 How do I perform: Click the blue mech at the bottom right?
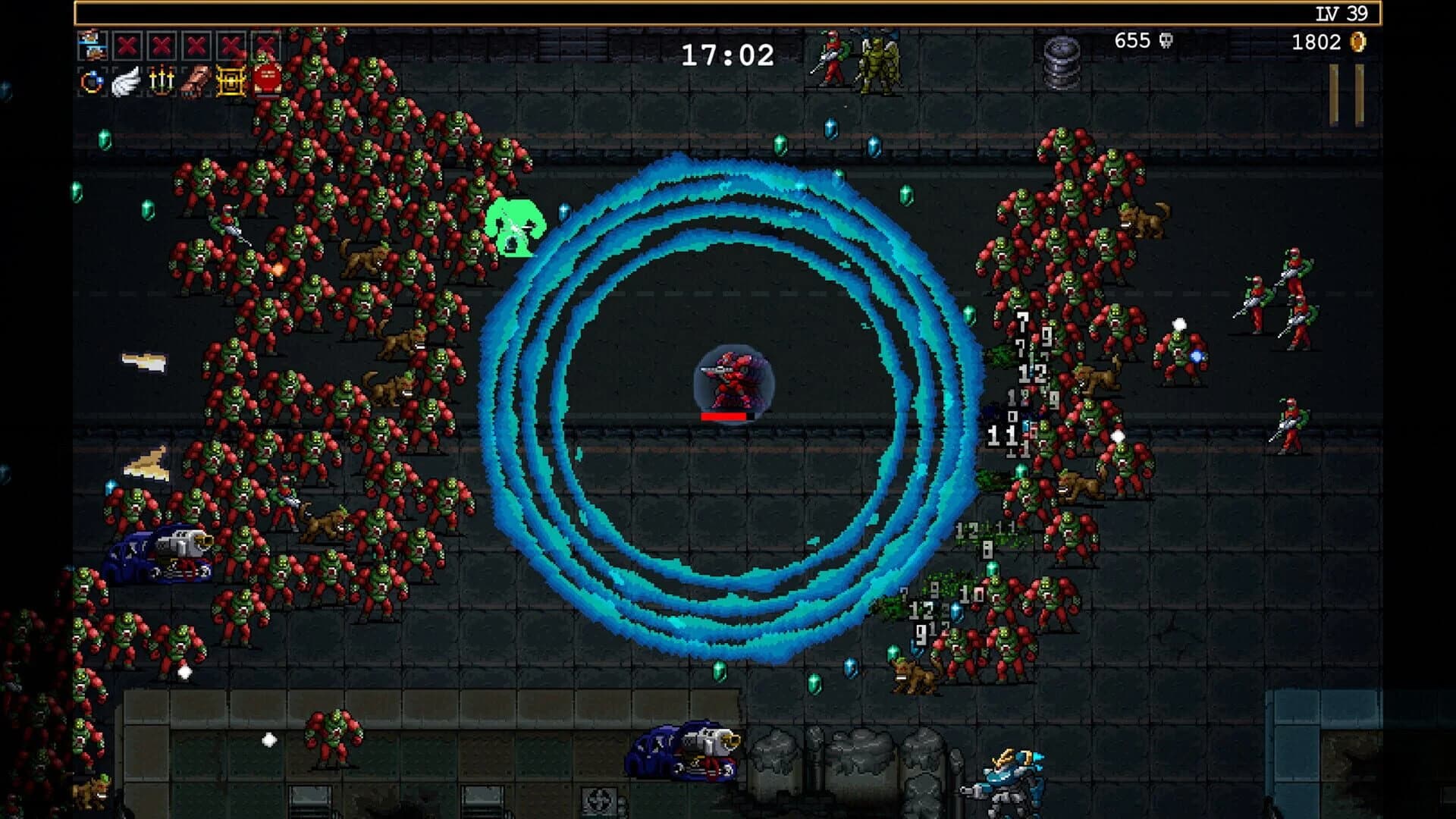point(1014,780)
